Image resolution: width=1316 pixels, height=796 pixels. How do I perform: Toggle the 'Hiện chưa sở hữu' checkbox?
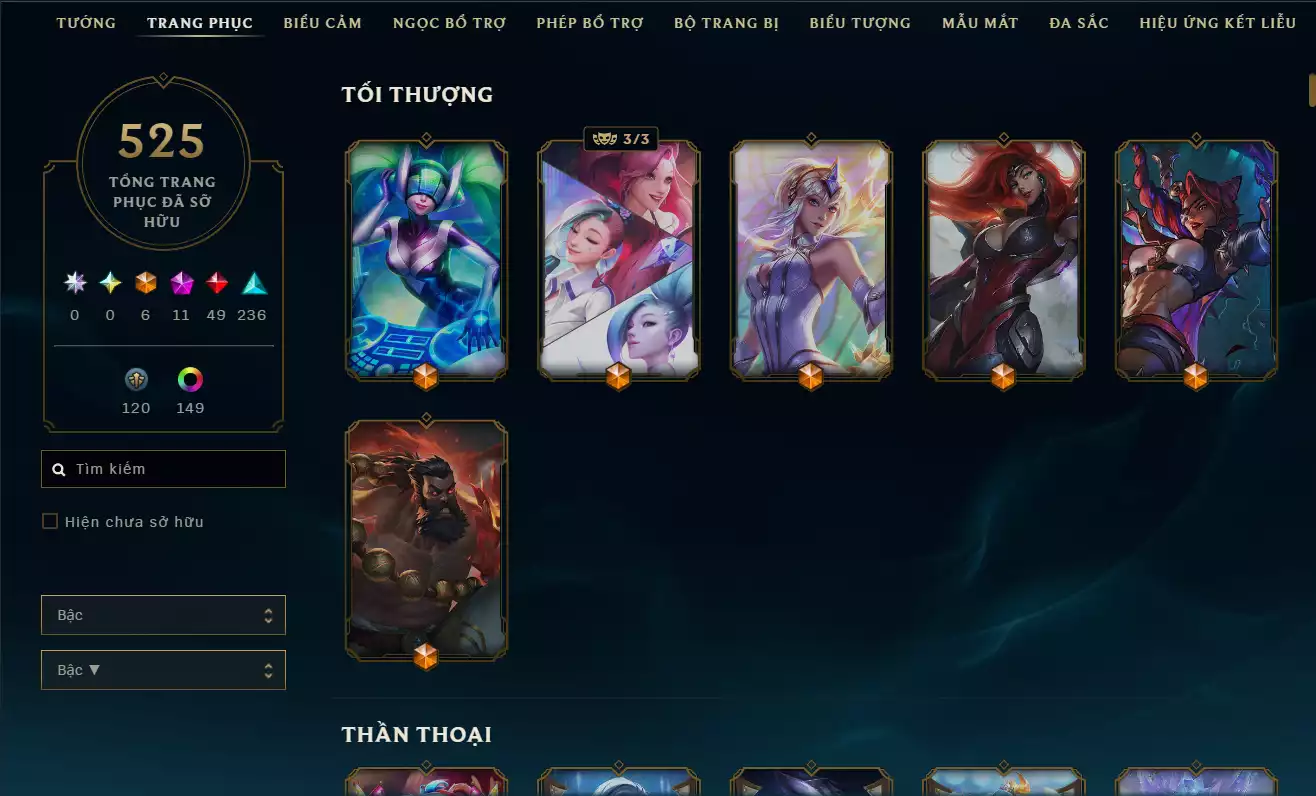pos(49,521)
